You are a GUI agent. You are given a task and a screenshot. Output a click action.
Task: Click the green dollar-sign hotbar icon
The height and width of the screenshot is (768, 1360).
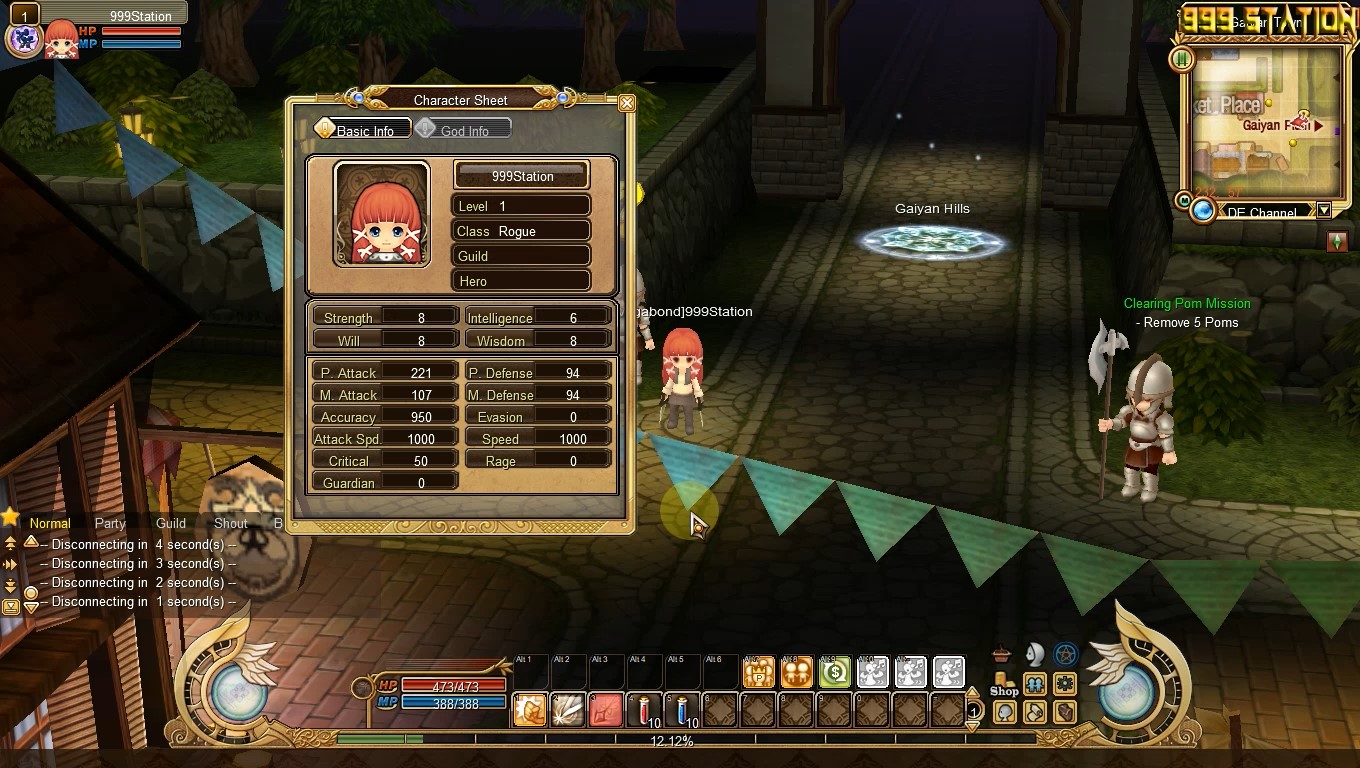click(834, 673)
